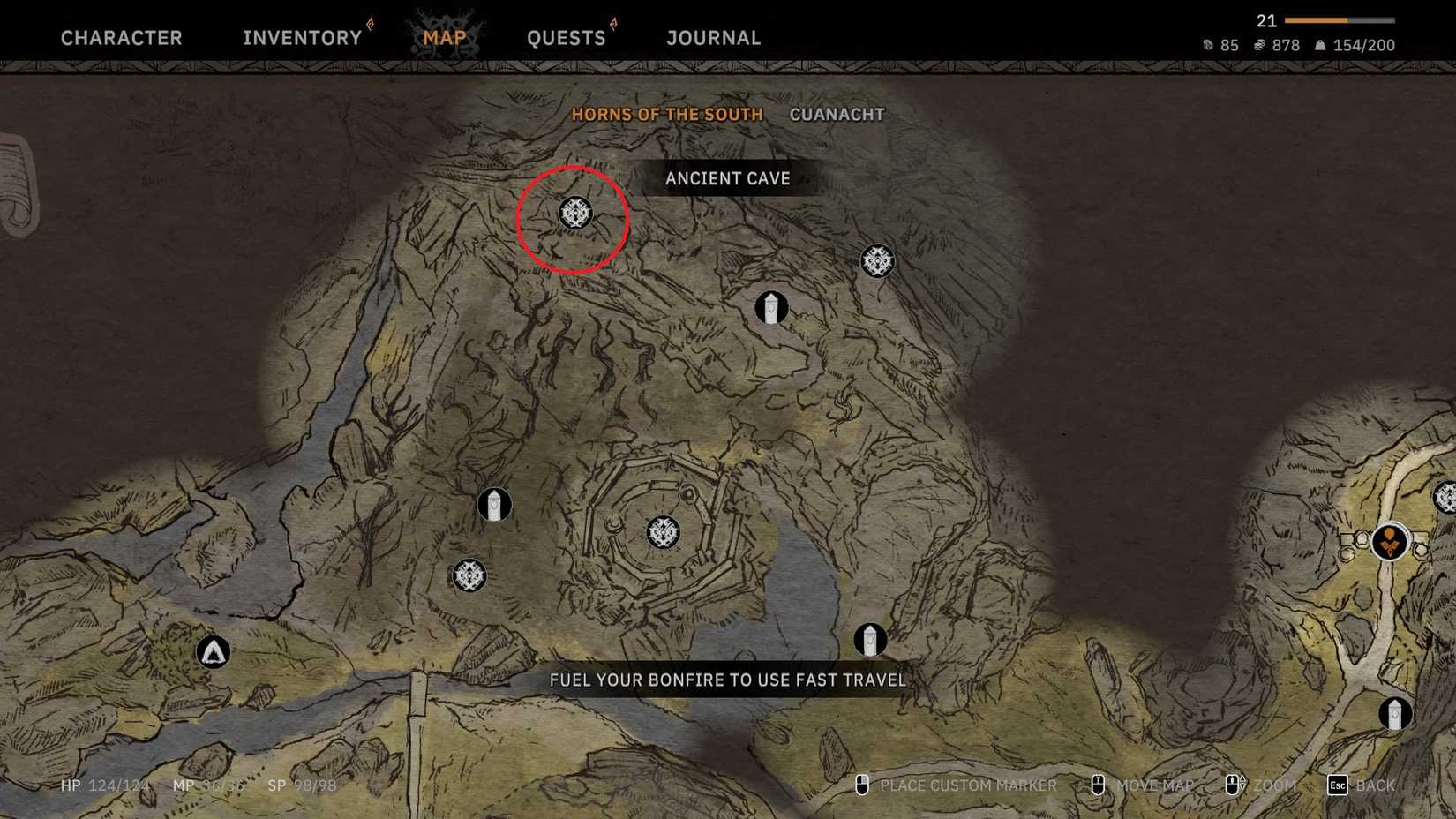Click the pillar icon above the fast travel banner

(870, 641)
